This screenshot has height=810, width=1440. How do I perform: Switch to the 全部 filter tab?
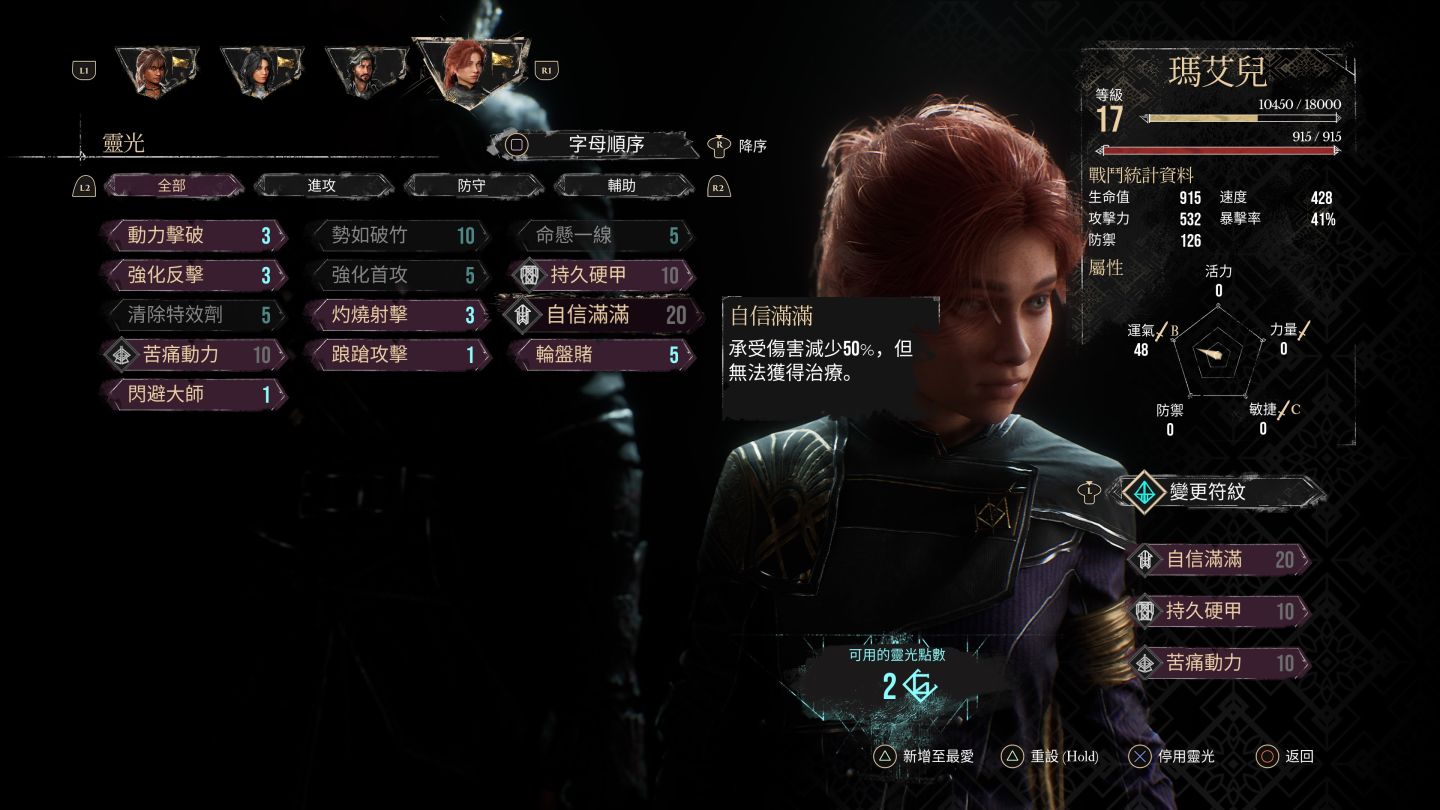point(172,186)
